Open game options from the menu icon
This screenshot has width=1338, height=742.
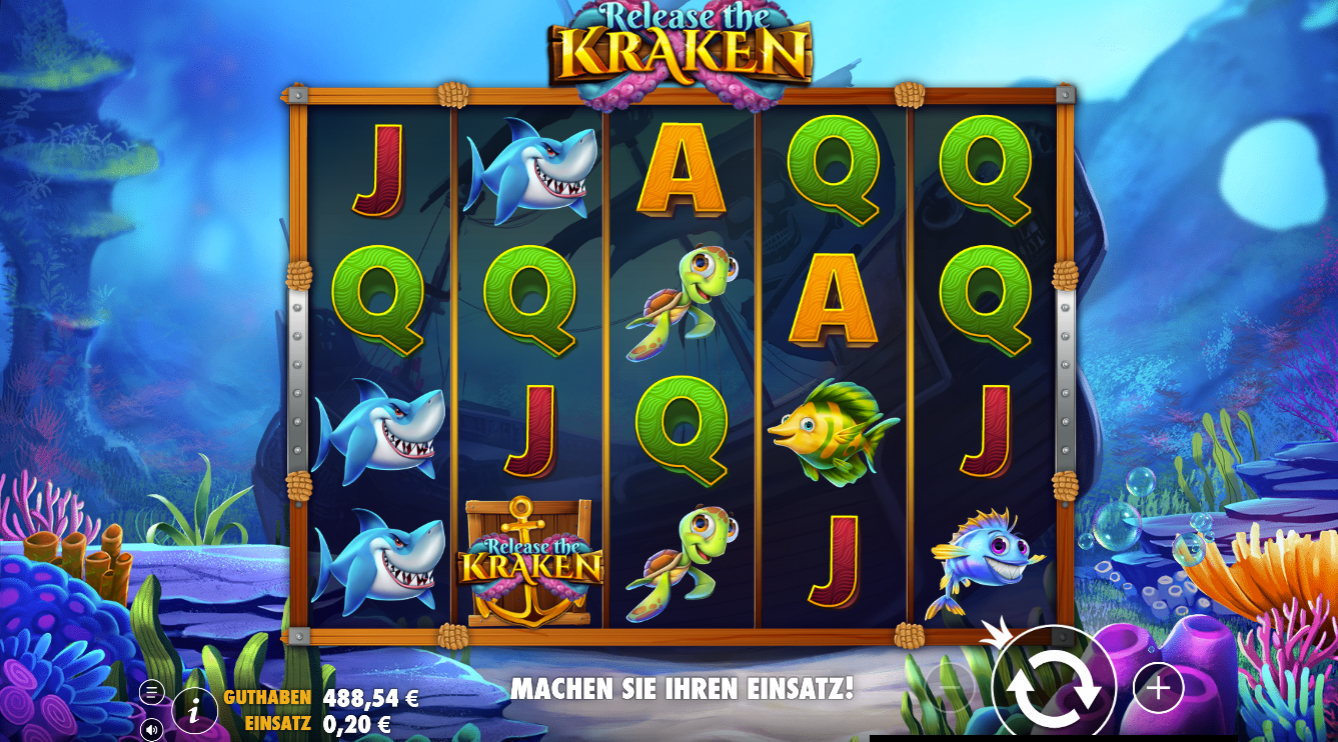pos(150,690)
